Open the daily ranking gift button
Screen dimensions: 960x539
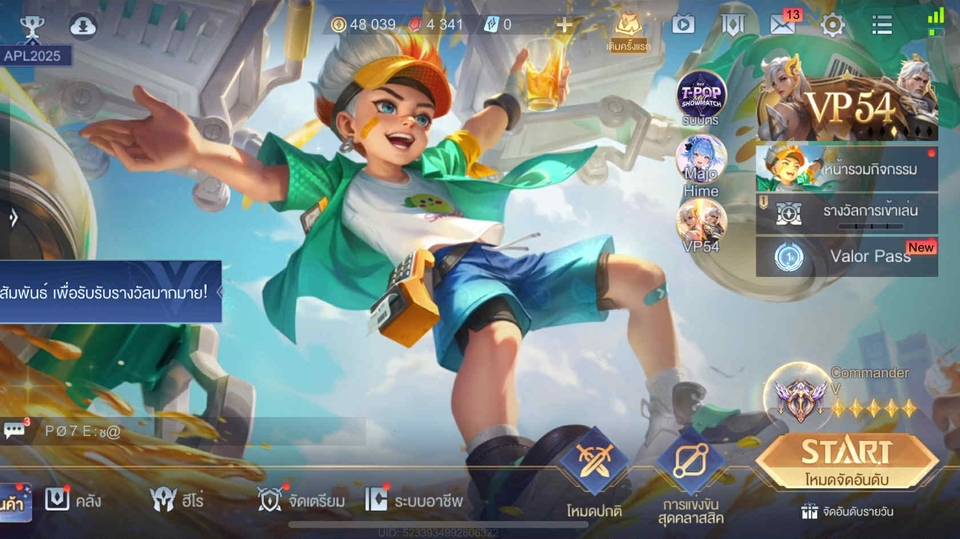(846, 511)
